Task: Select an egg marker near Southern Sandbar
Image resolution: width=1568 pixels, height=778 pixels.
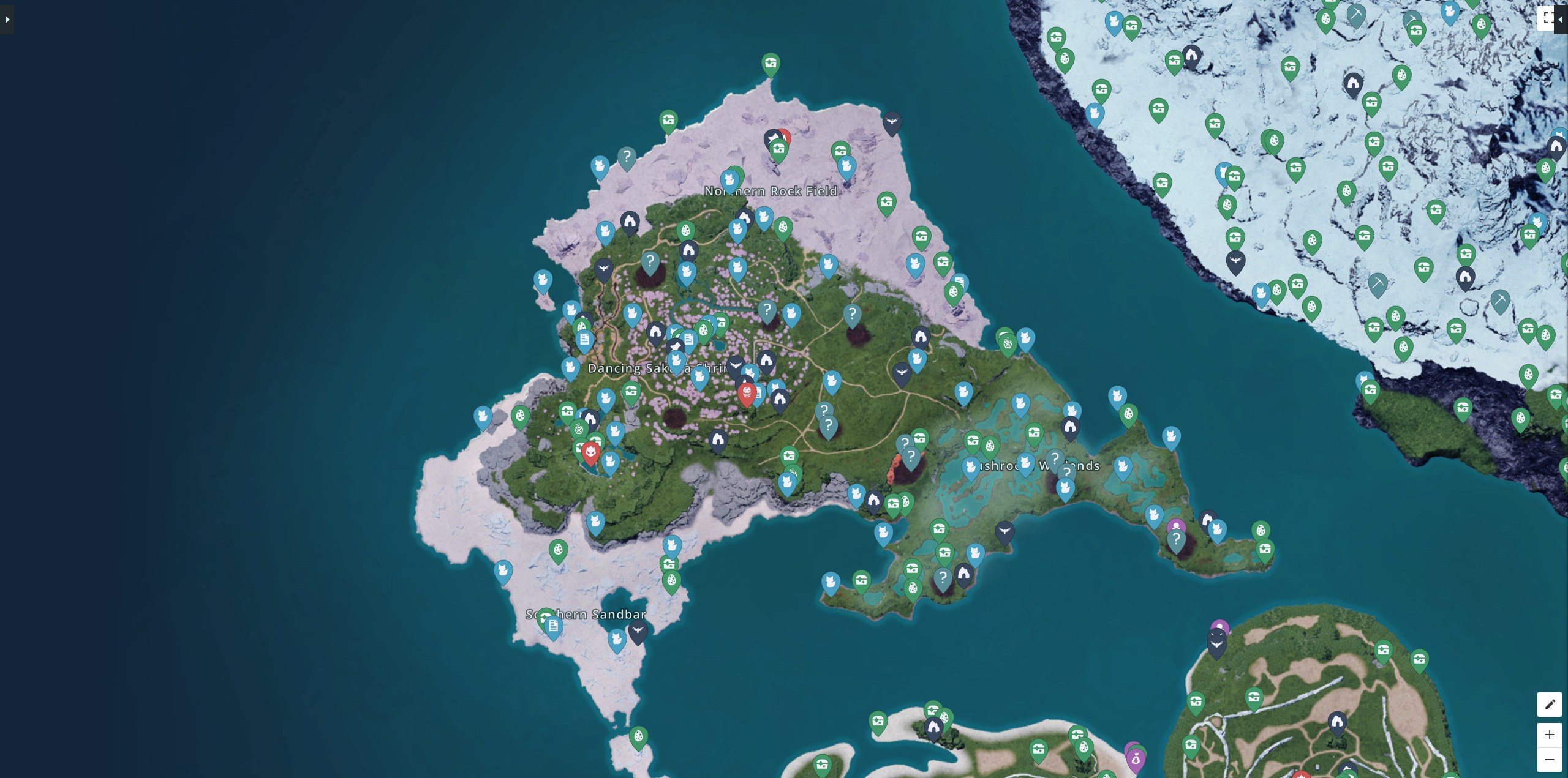Action: pyautogui.click(x=559, y=550)
